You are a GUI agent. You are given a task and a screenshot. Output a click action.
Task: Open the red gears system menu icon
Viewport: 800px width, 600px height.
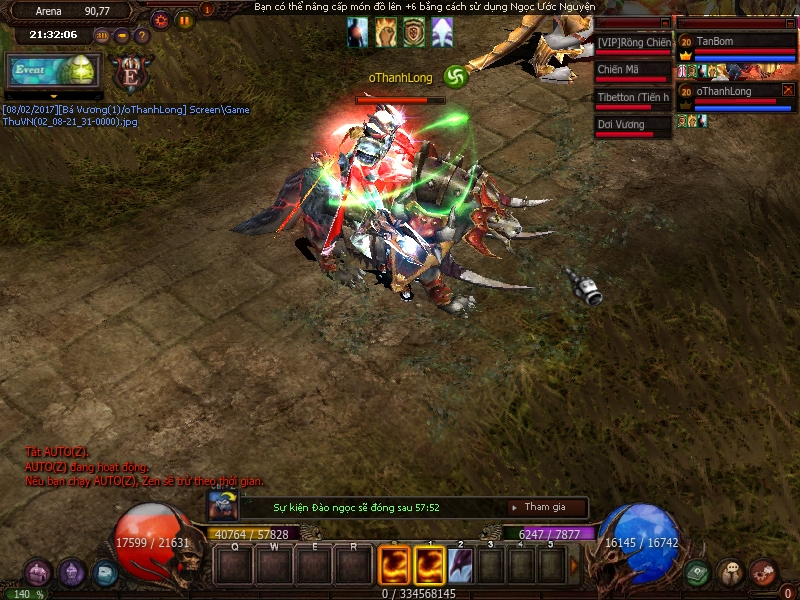coord(764,573)
